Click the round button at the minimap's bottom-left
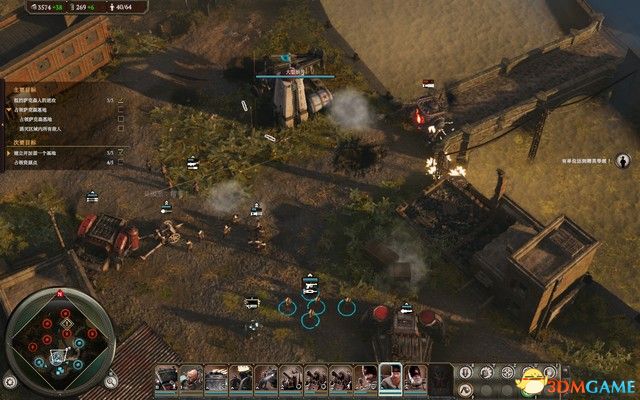Viewport: 640px width, 400px height. pos(11,381)
